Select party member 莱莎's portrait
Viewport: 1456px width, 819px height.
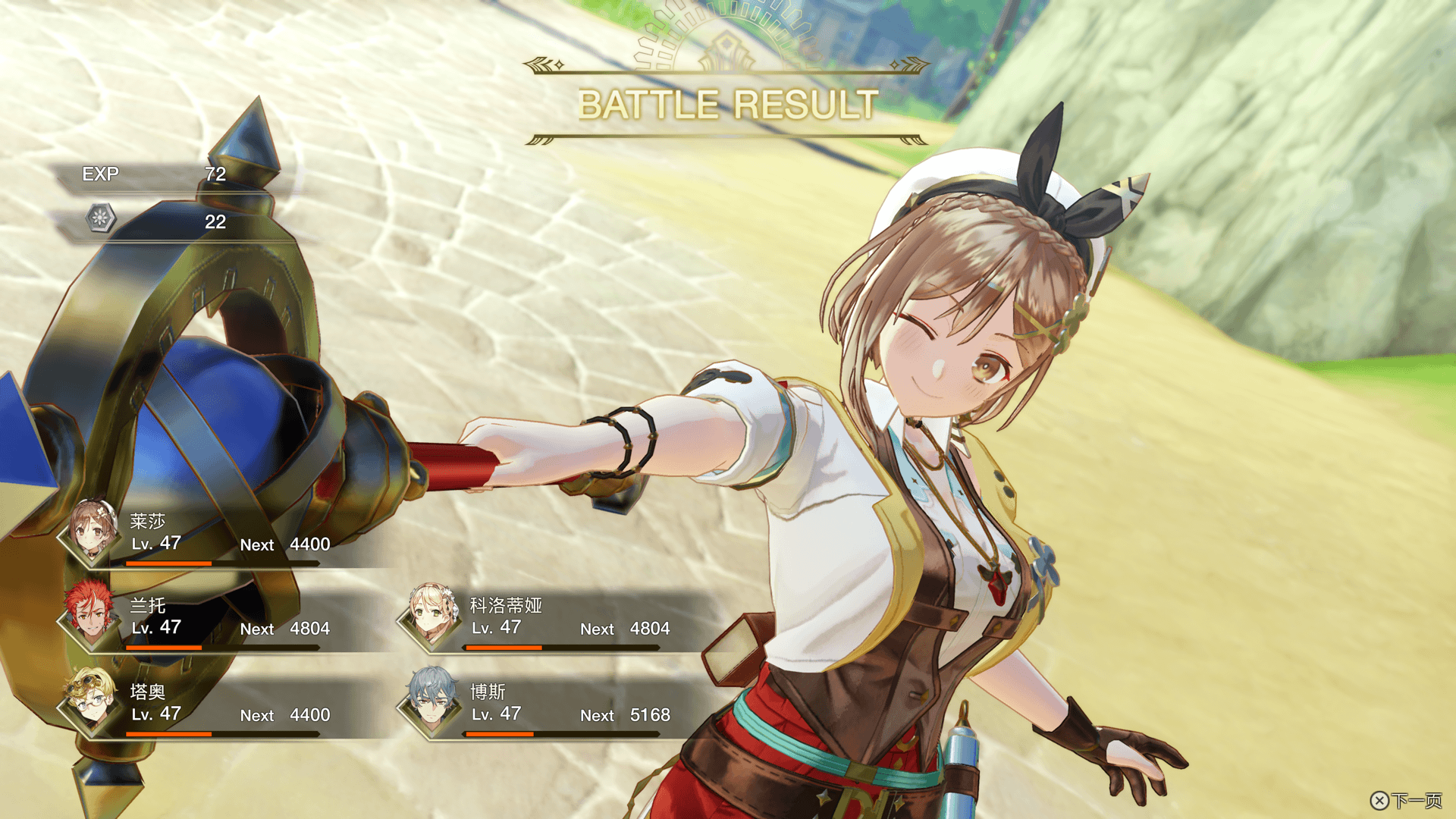[x=92, y=531]
